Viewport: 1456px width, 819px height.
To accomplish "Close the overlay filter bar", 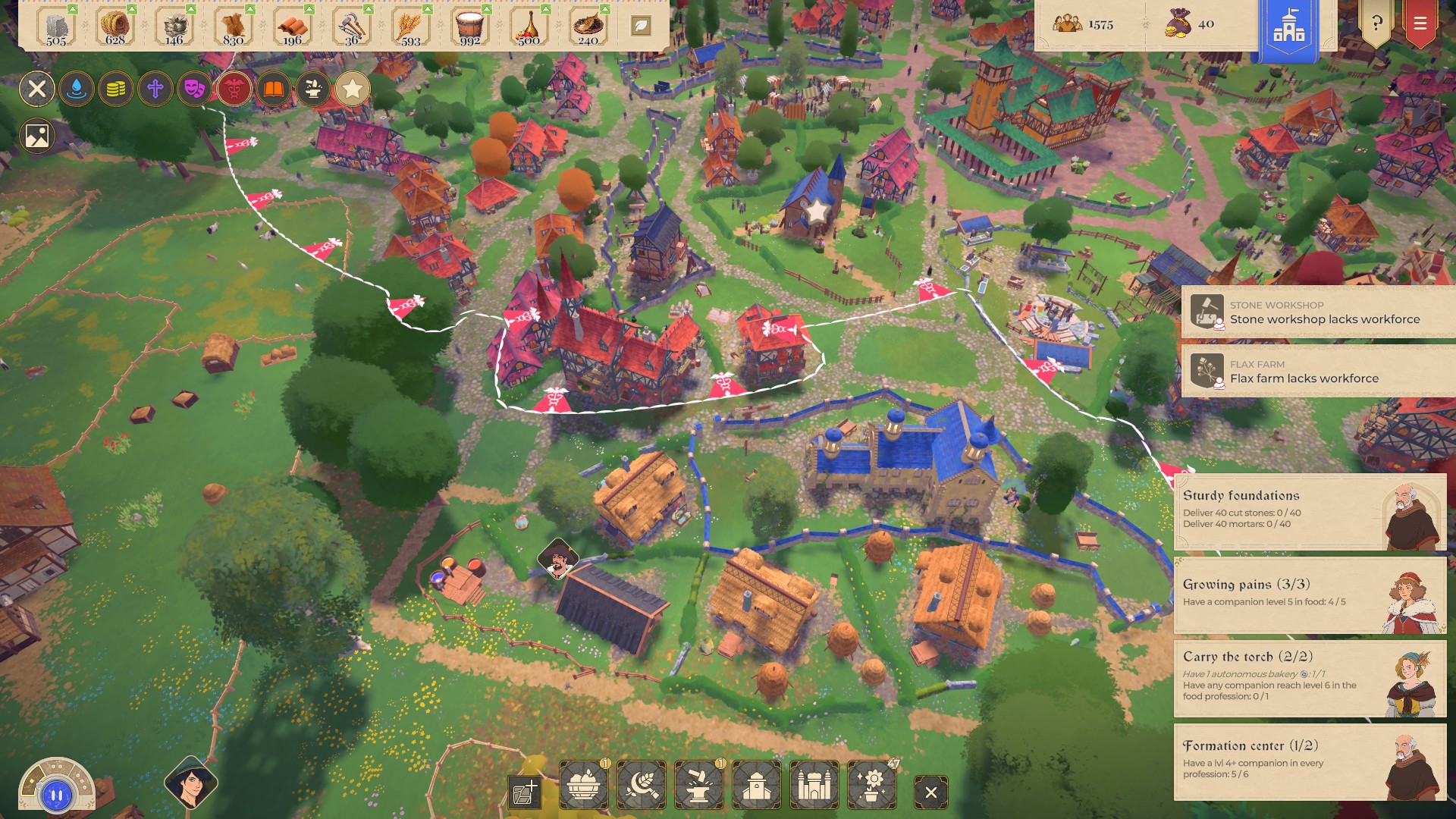I will (36, 89).
